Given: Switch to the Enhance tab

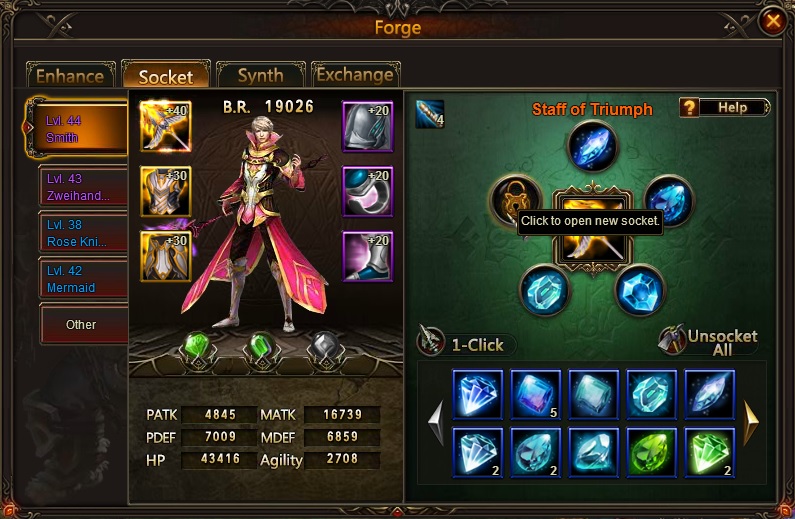Looking at the screenshot, I should click(x=70, y=76).
